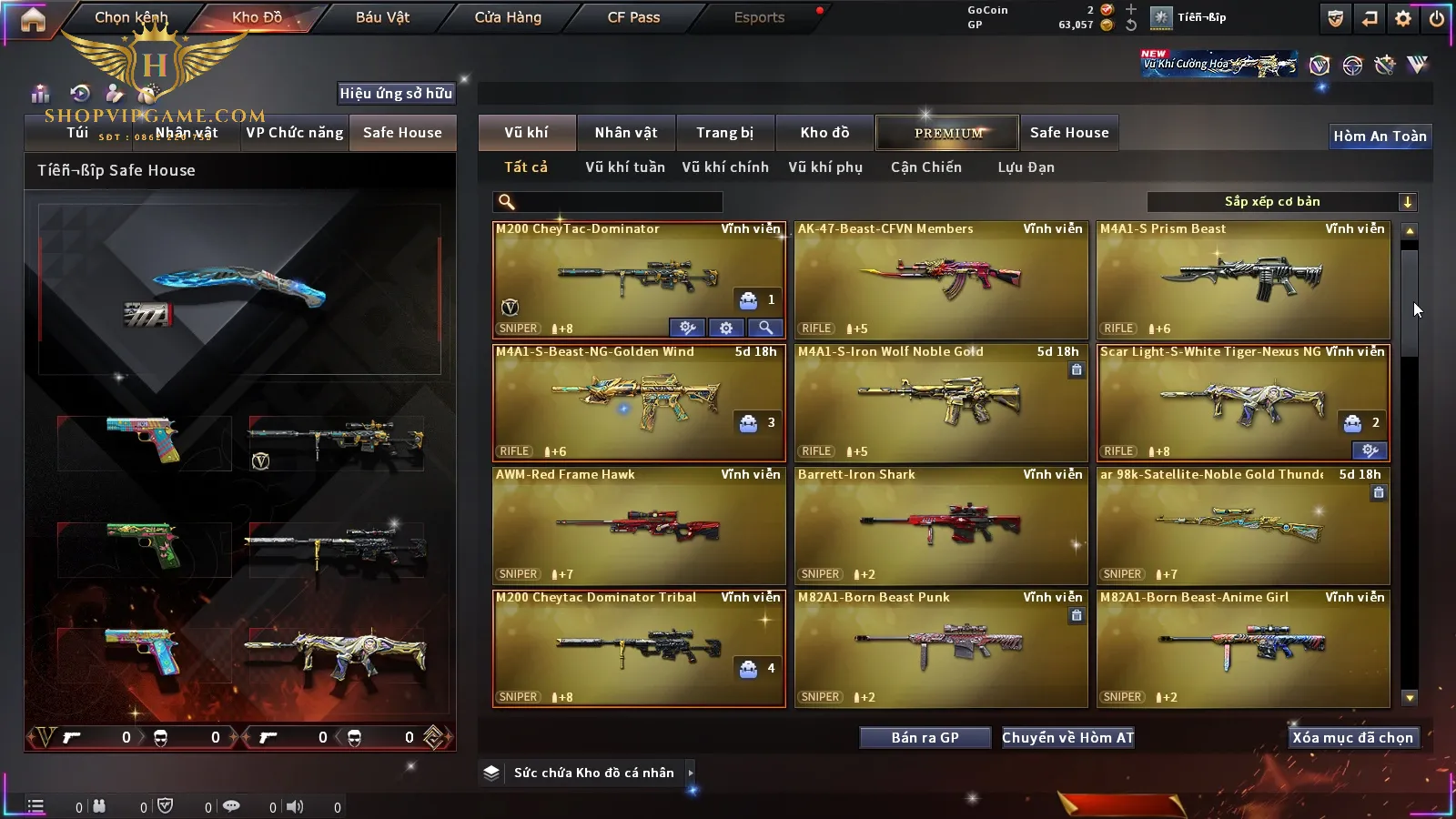Viewport: 1456px width, 819px height.
Task: Go to Cửa Hàng shop
Action: [508, 17]
